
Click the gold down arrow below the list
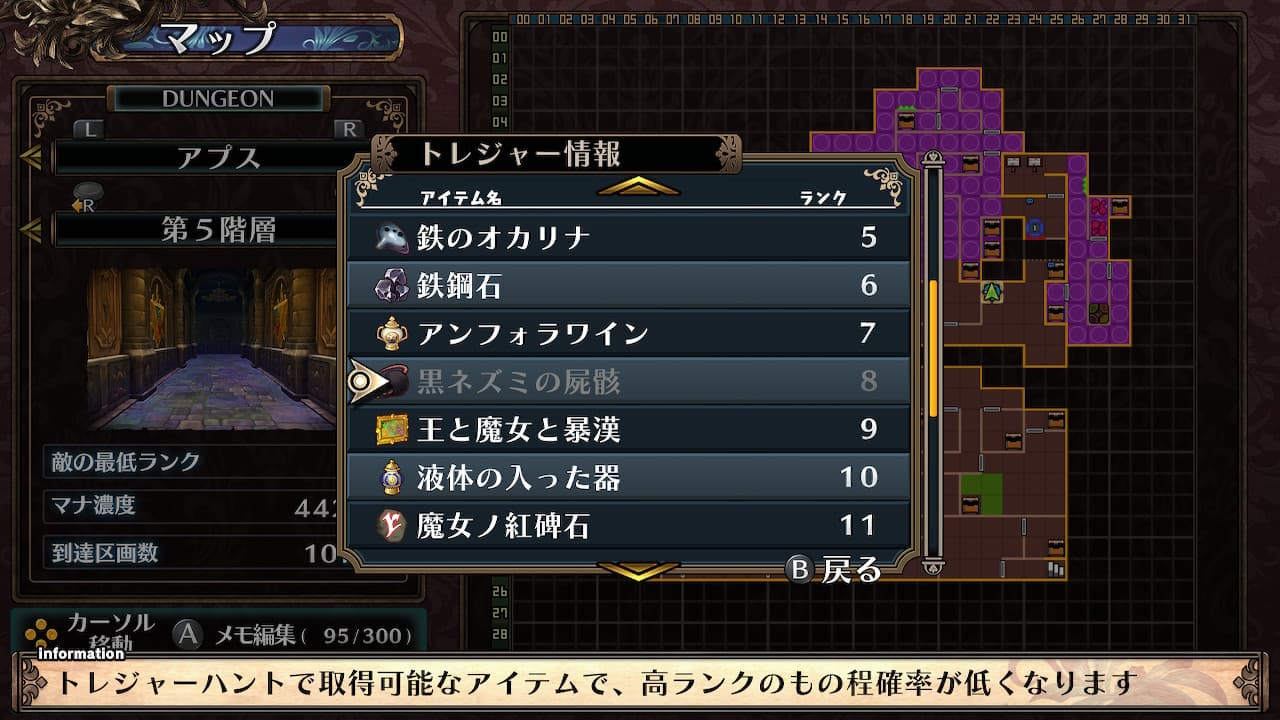(x=637, y=570)
